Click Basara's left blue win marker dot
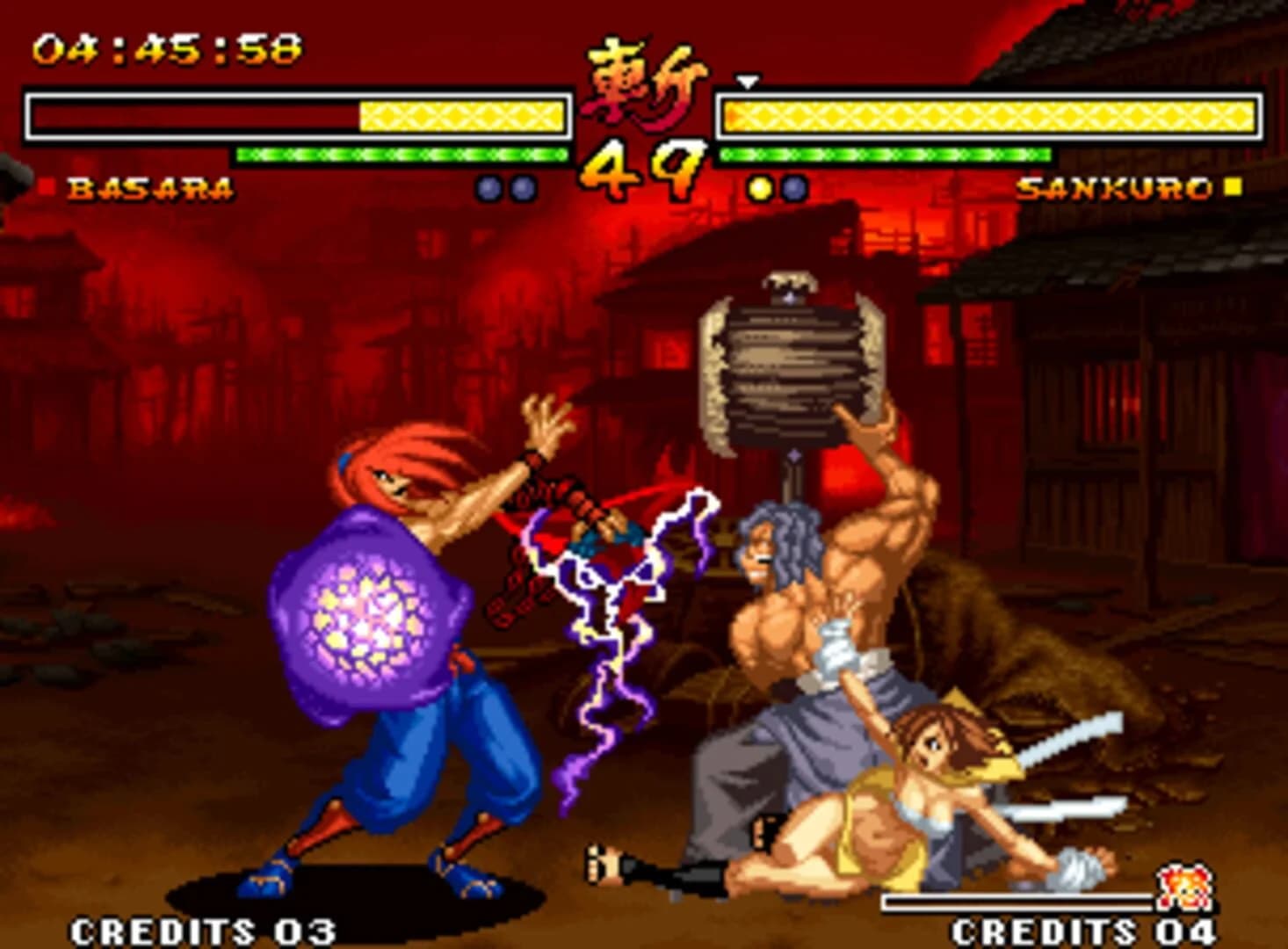Image resolution: width=1288 pixels, height=949 pixels. [487, 187]
